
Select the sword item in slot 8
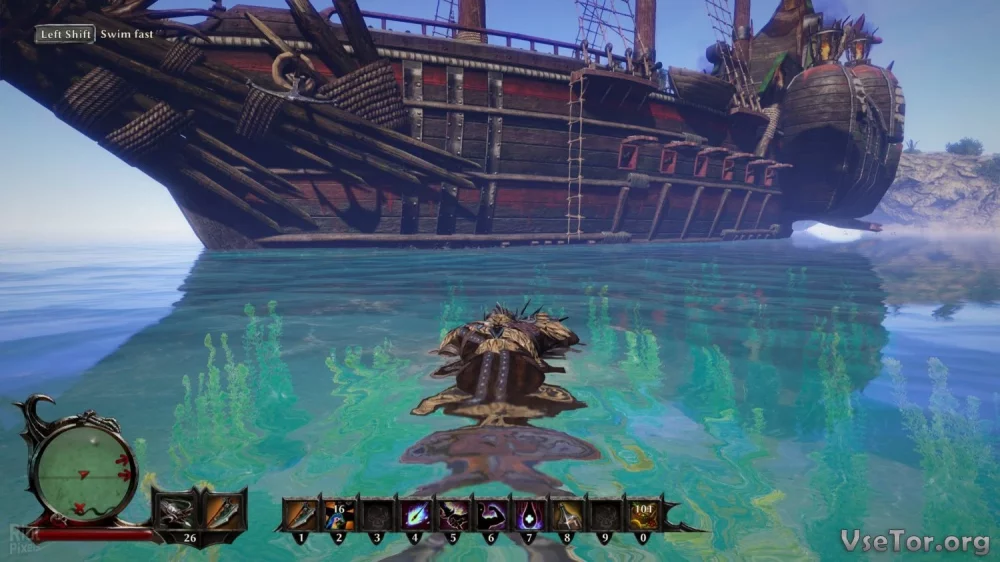[x=567, y=514]
